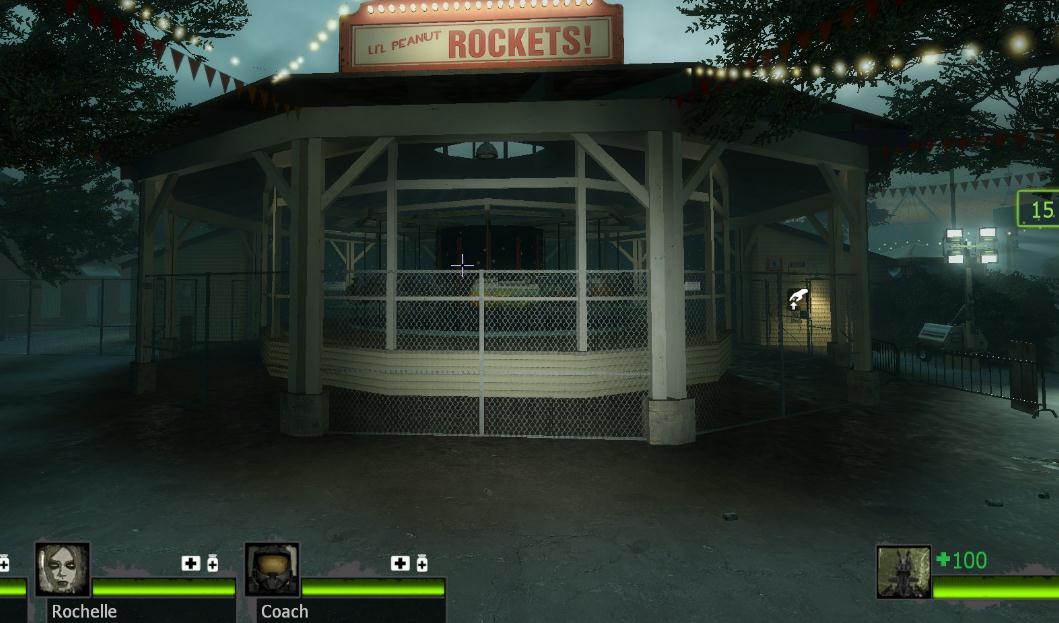The width and height of the screenshot is (1059, 623).
Task: Click your own survivor portrait
Action: tap(904, 572)
